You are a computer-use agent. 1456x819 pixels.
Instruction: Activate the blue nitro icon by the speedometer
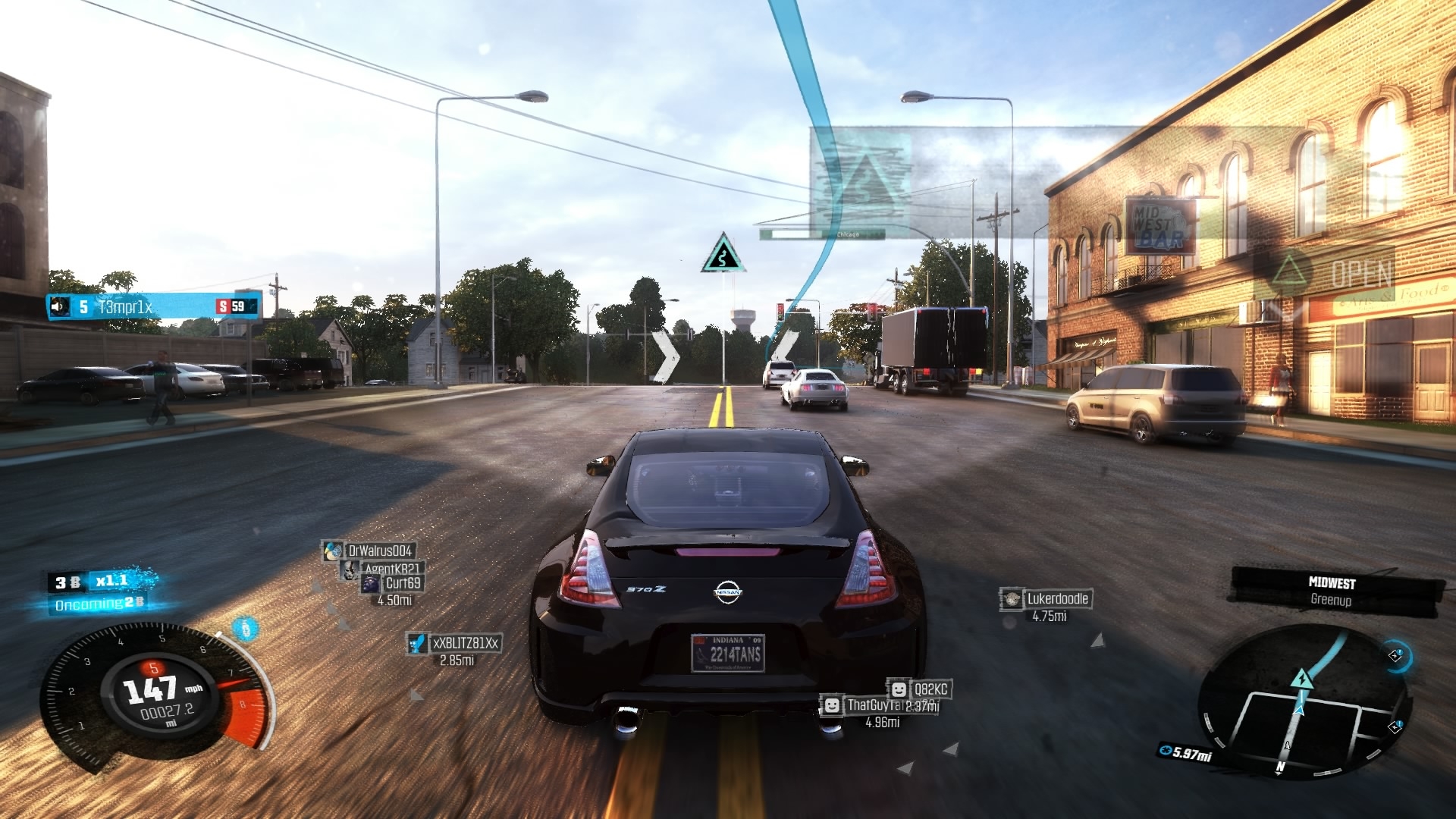pos(244,628)
